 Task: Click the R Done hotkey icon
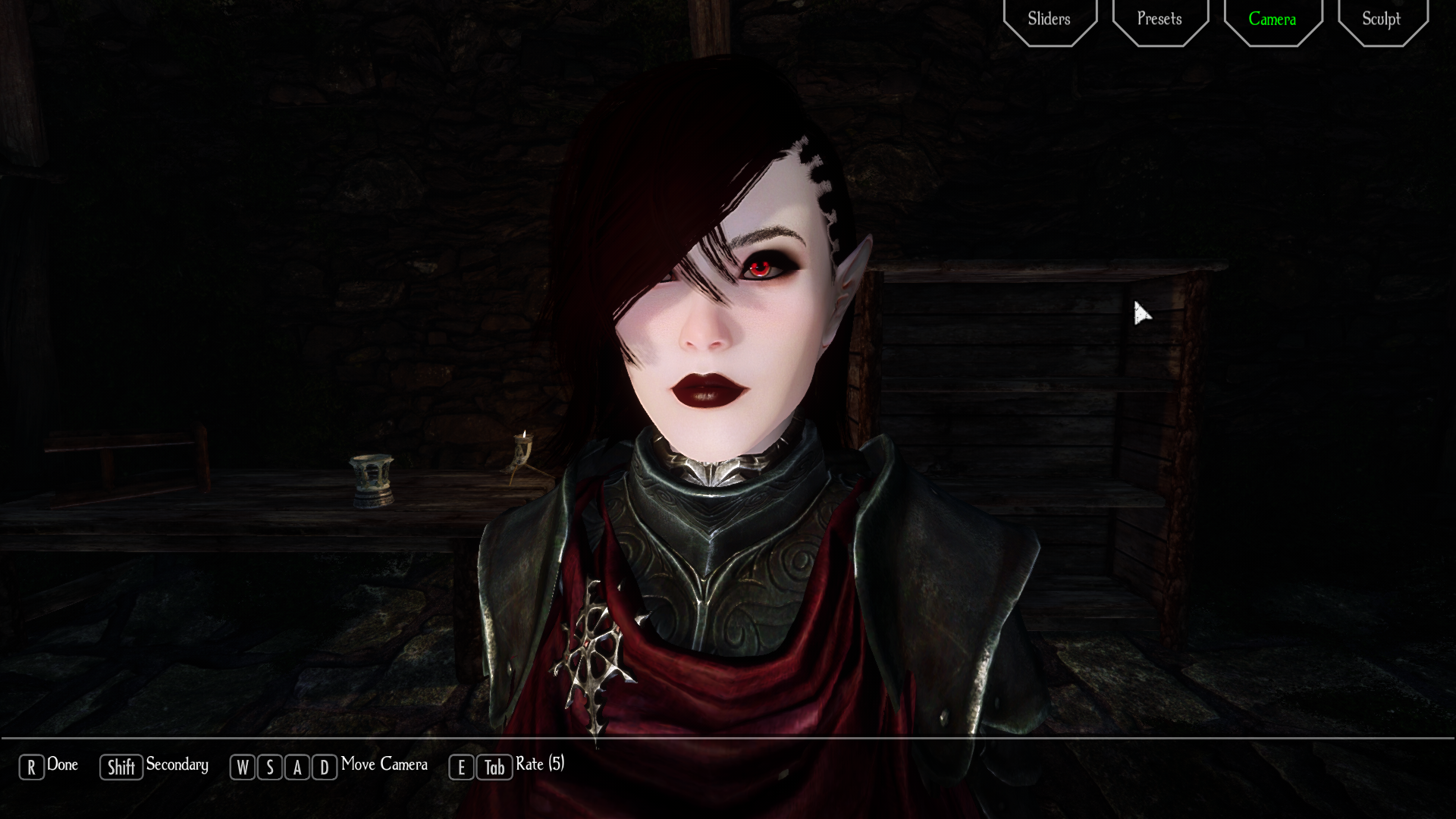(31, 765)
